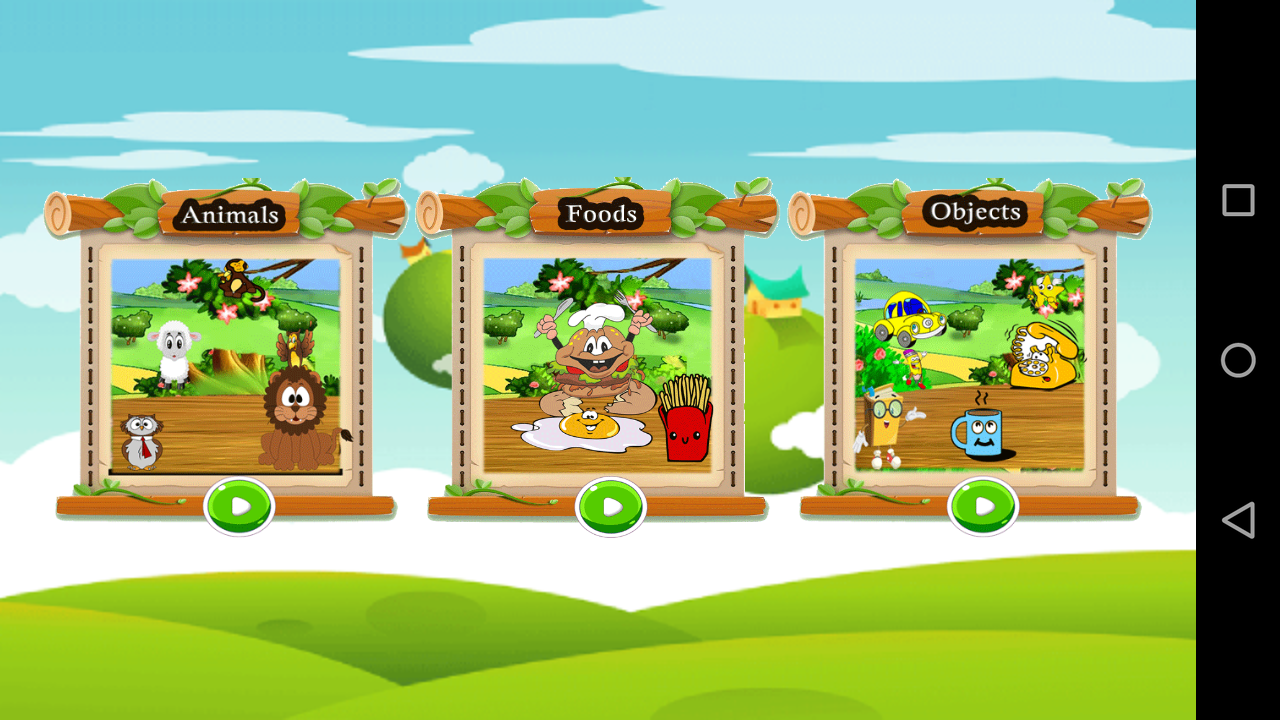Launch Objects category via its play button
This screenshot has width=1280, height=720.
click(984, 505)
